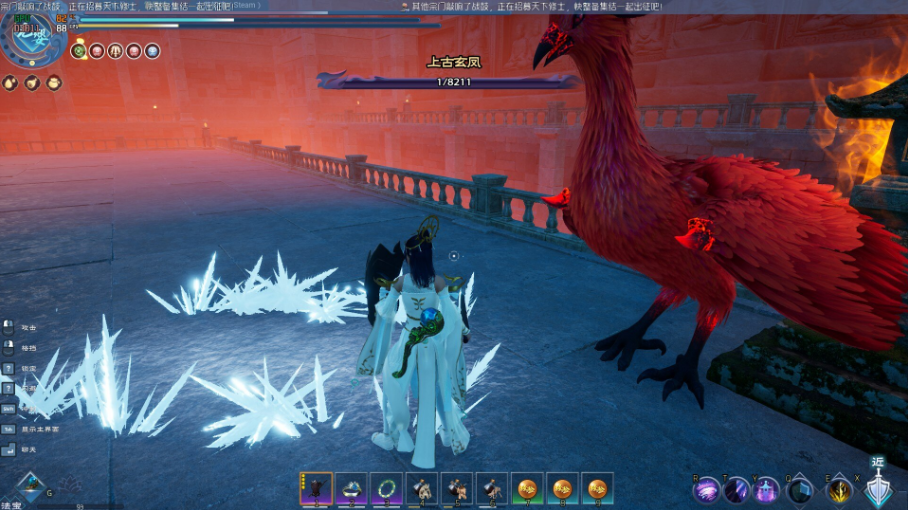Select the green swirl buff icon
Viewport: 908px width, 510px height.
pos(79,51)
